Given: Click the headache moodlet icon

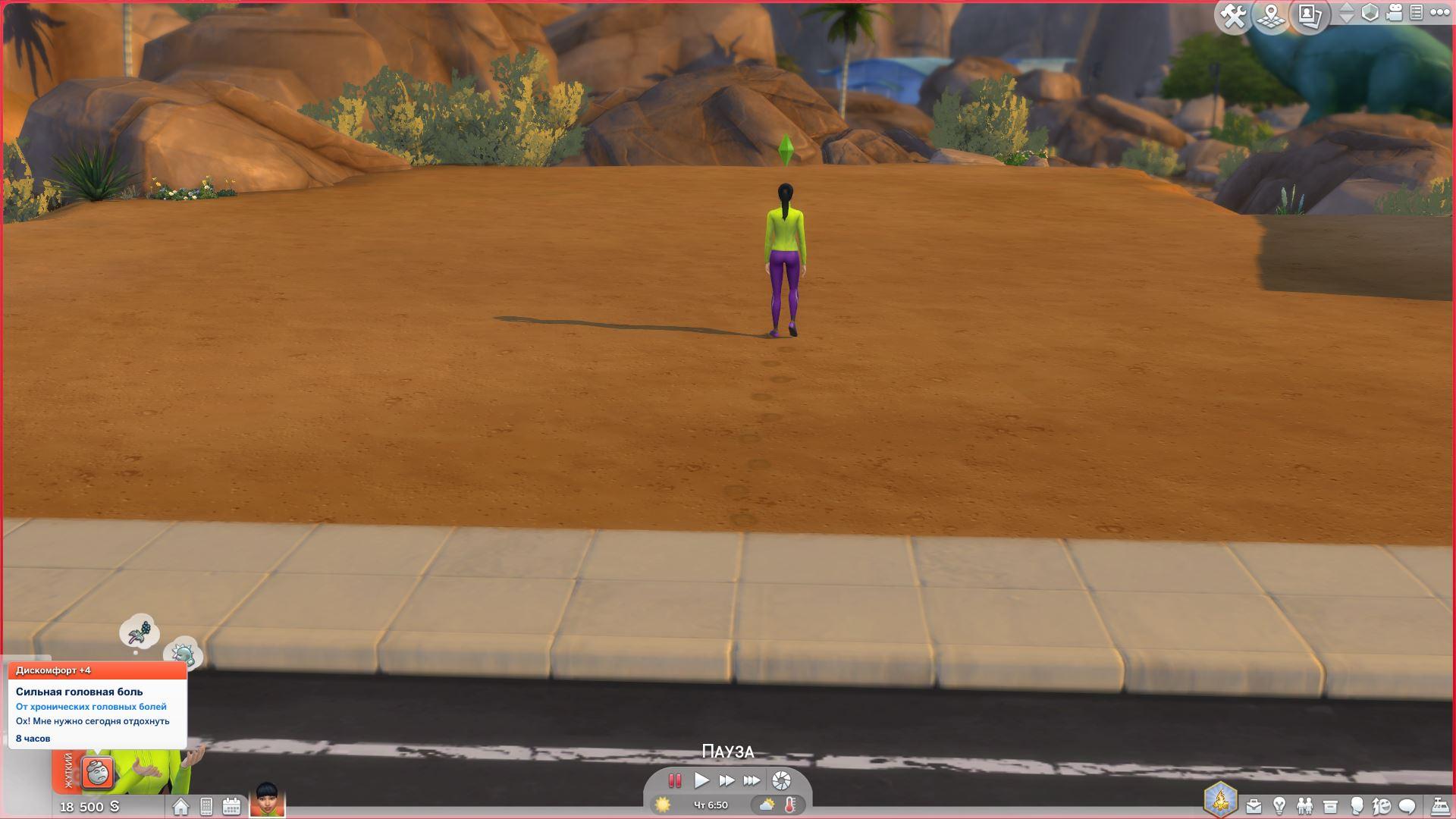Looking at the screenshot, I should tap(98, 773).
